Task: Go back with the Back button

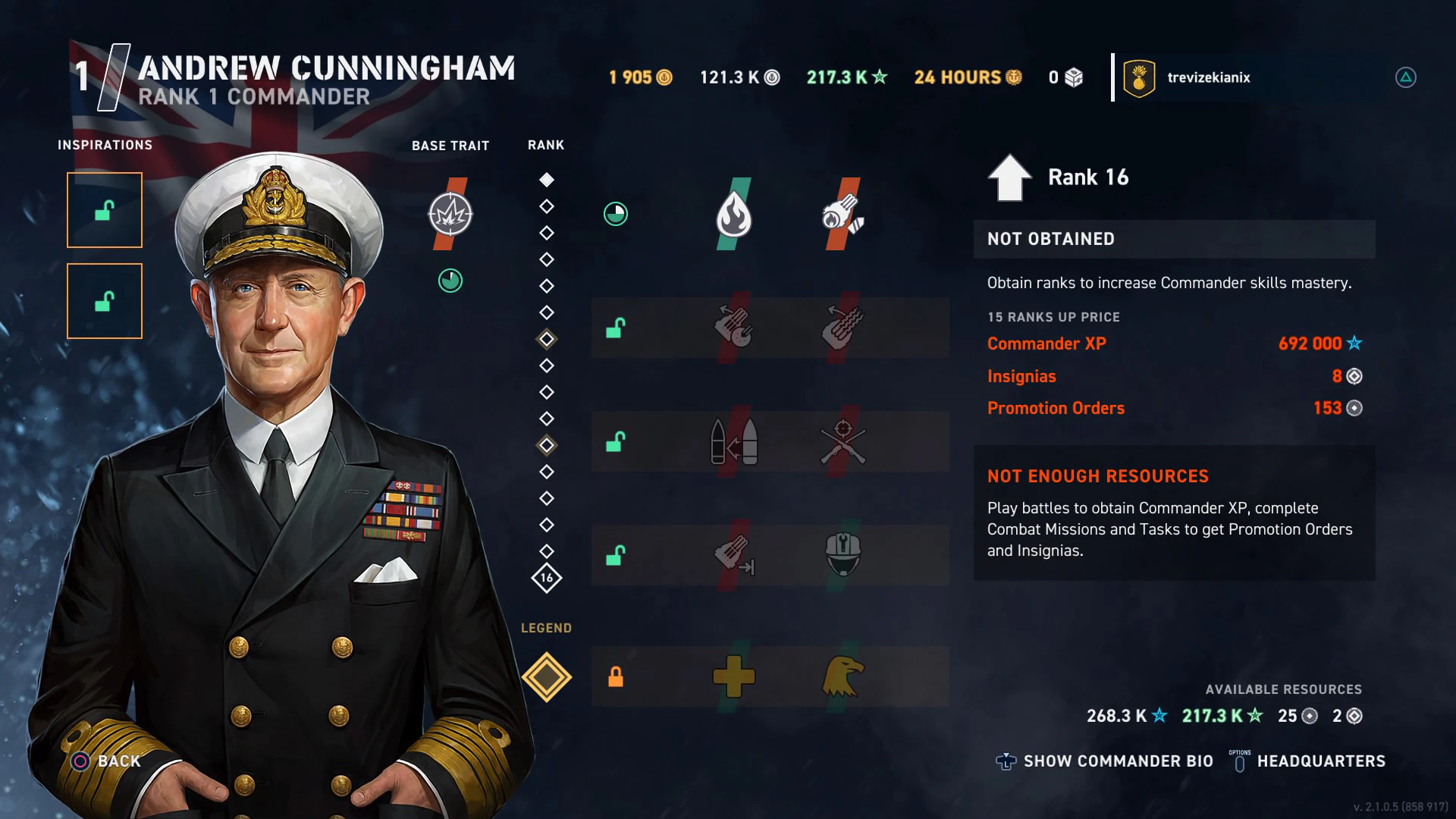Action: (x=107, y=761)
